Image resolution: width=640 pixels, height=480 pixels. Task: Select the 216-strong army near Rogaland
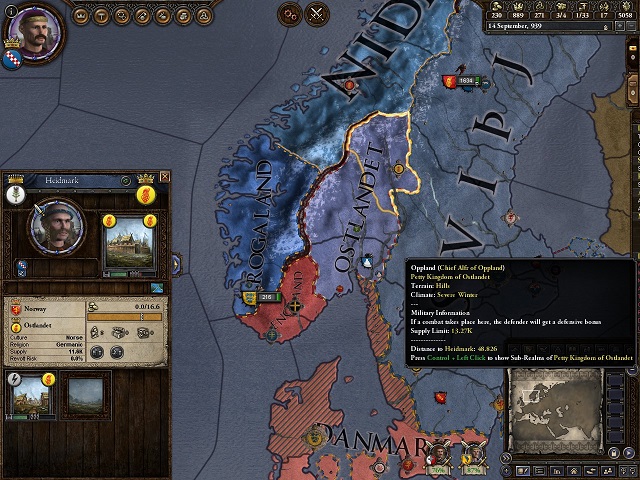pyautogui.click(x=261, y=297)
